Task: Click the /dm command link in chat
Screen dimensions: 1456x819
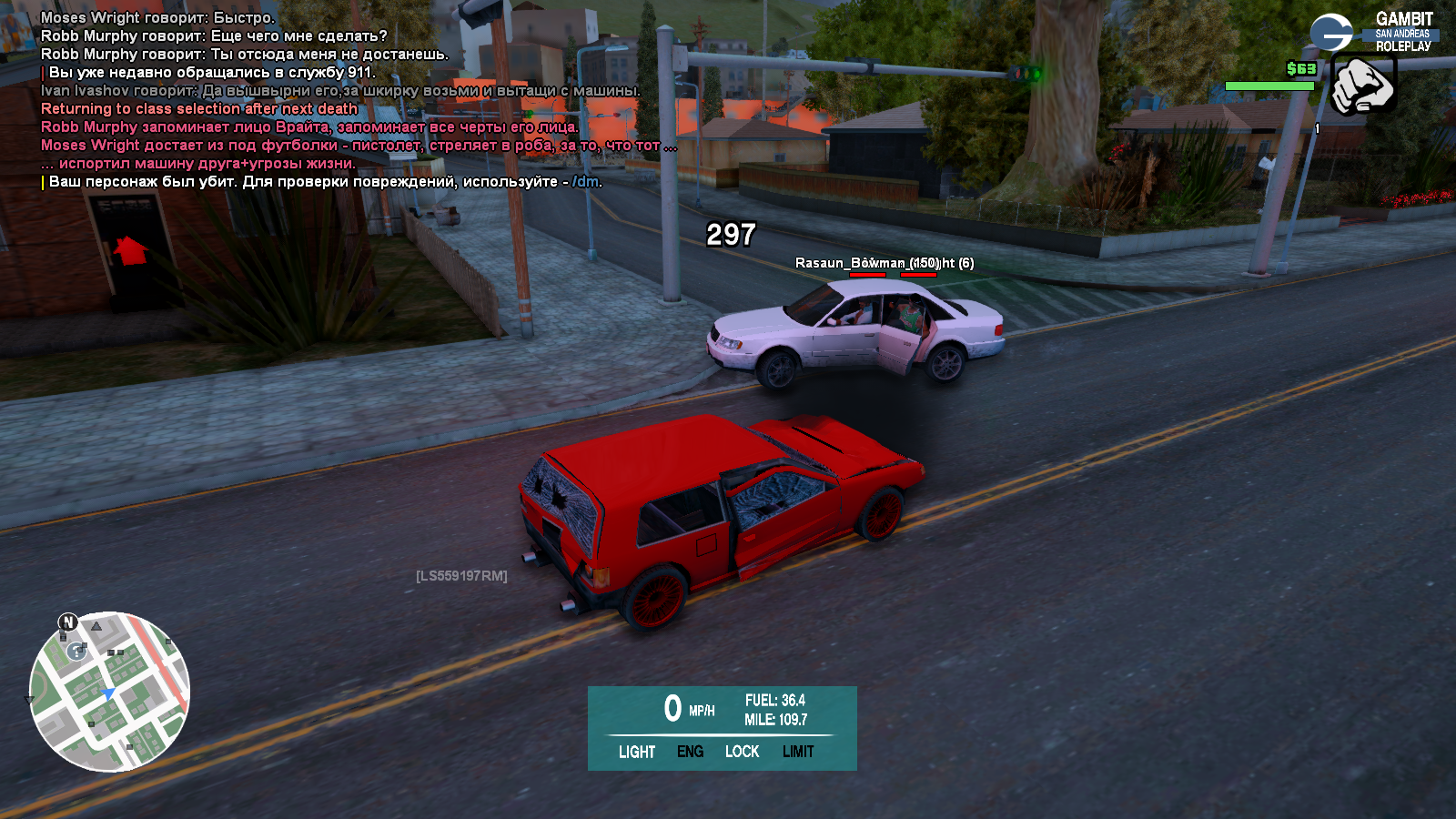Action: pos(586,182)
